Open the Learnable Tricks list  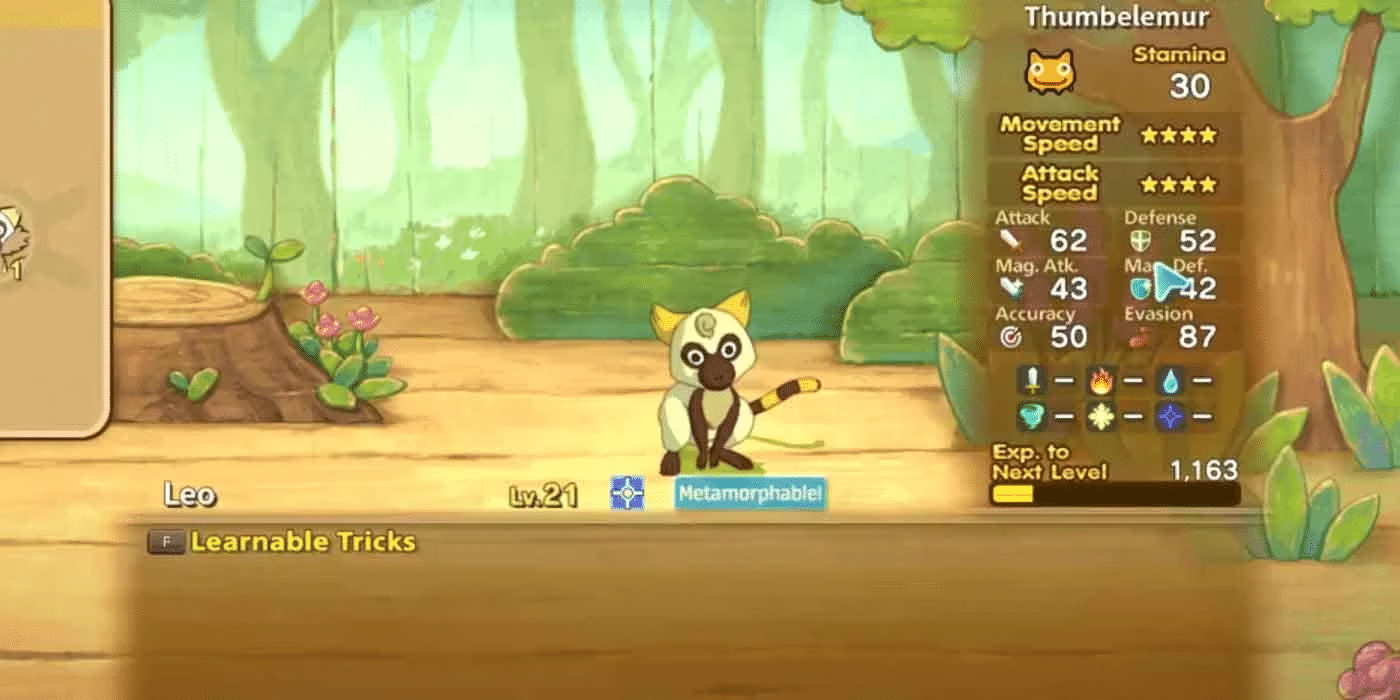tap(301, 542)
